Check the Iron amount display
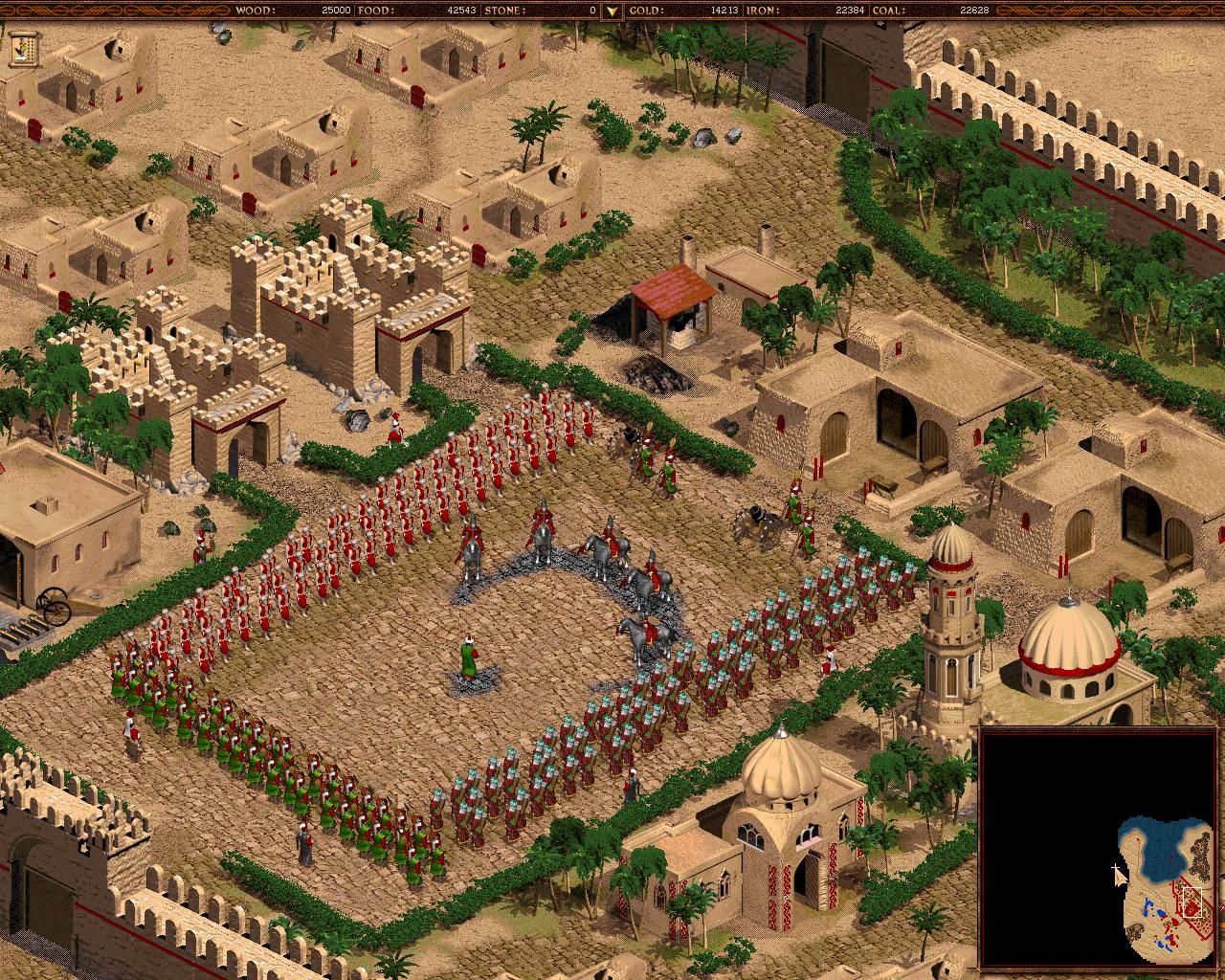This screenshot has height=980, width=1225. click(813, 11)
